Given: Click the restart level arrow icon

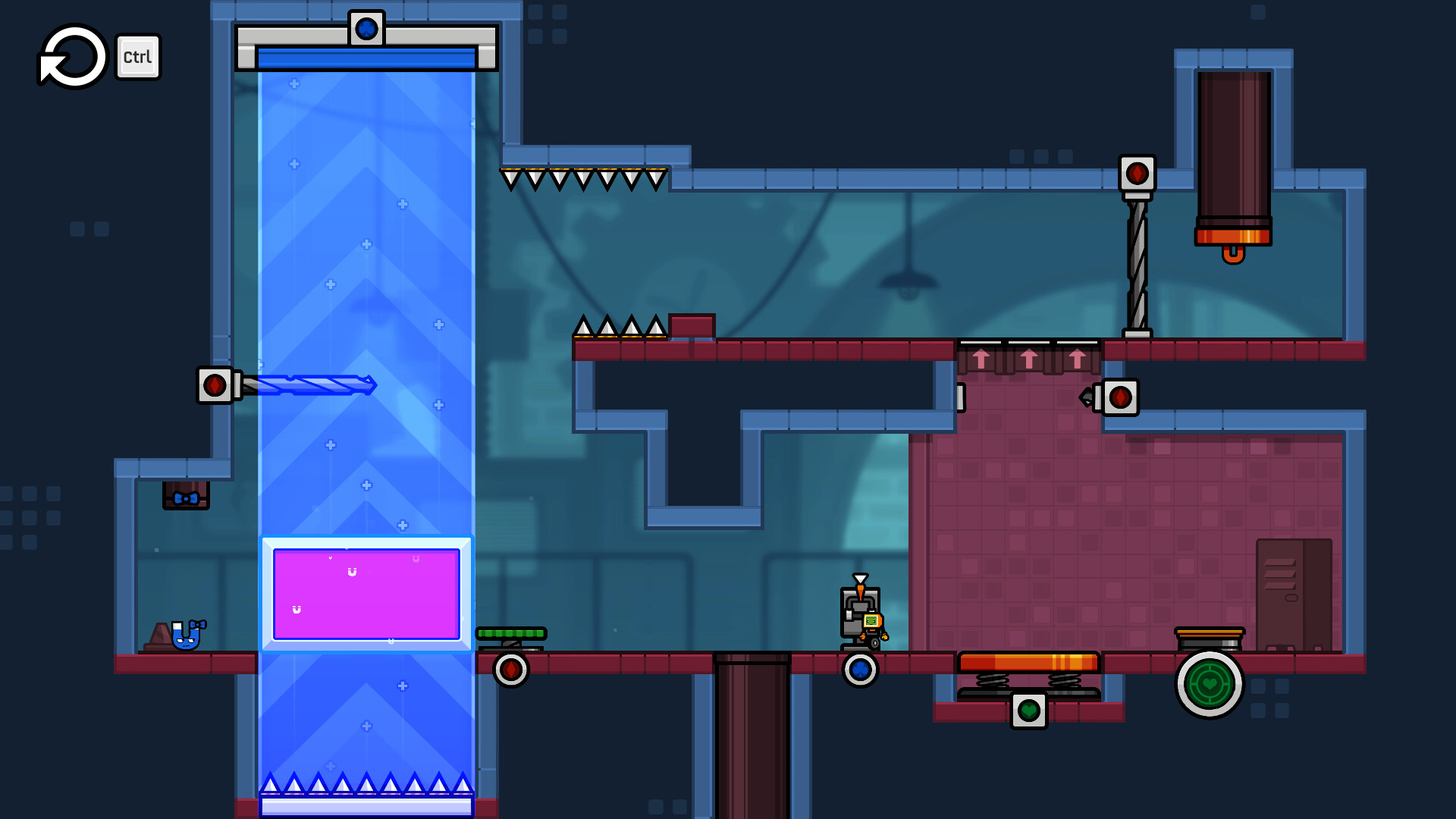Looking at the screenshot, I should 72,55.
